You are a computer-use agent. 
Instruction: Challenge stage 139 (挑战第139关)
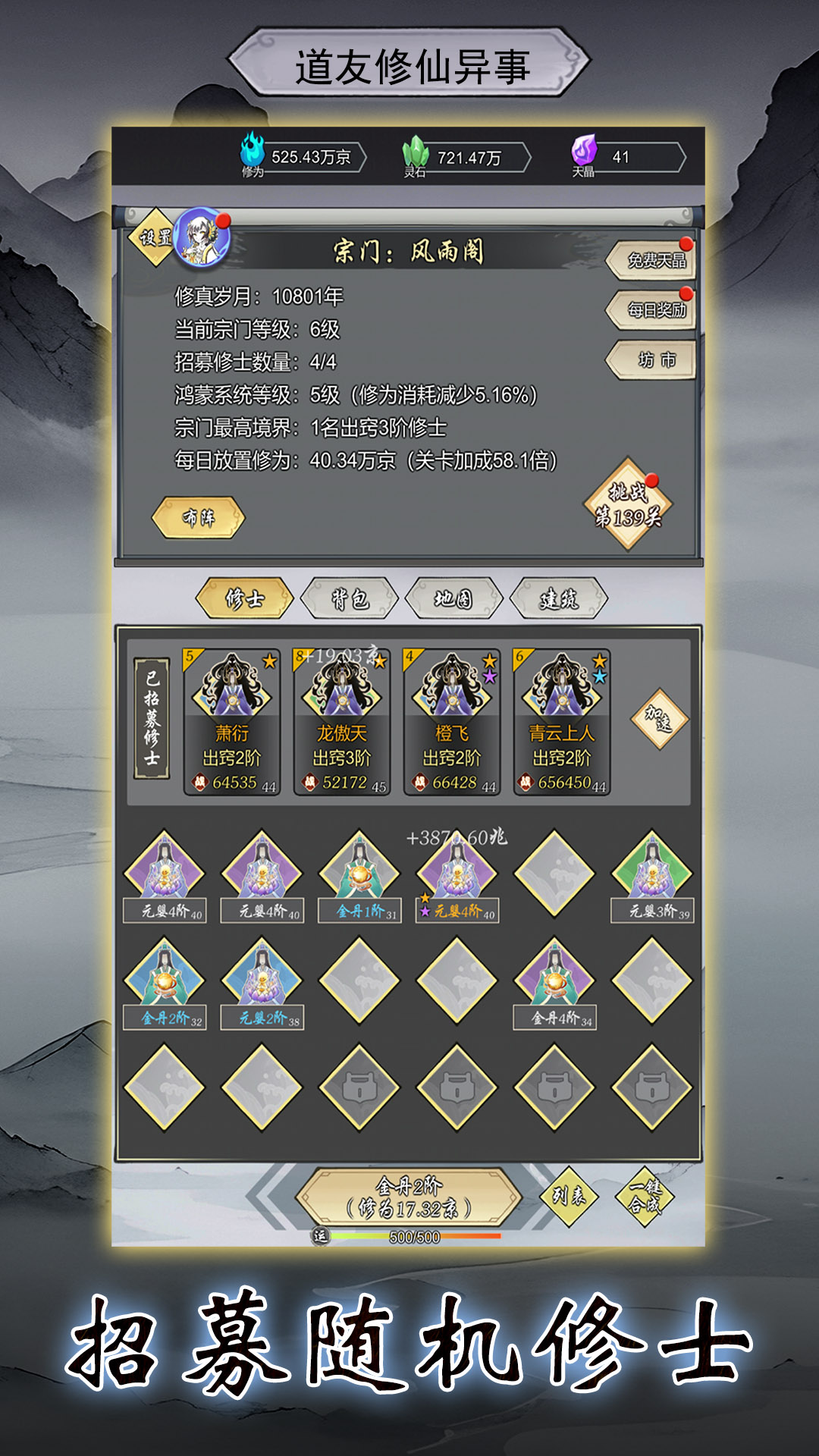628,505
